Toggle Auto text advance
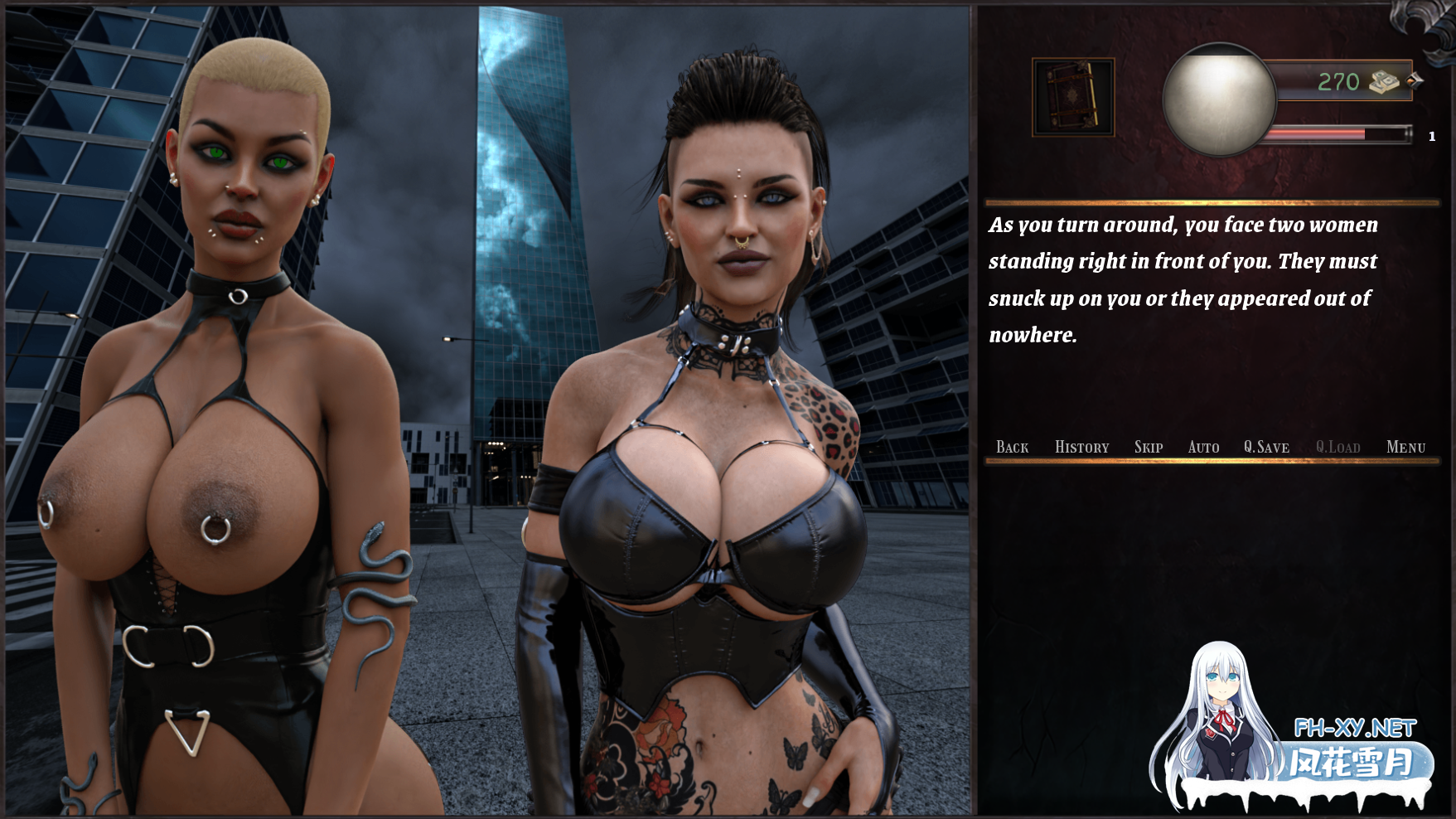This screenshot has width=1456, height=819. [1203, 448]
